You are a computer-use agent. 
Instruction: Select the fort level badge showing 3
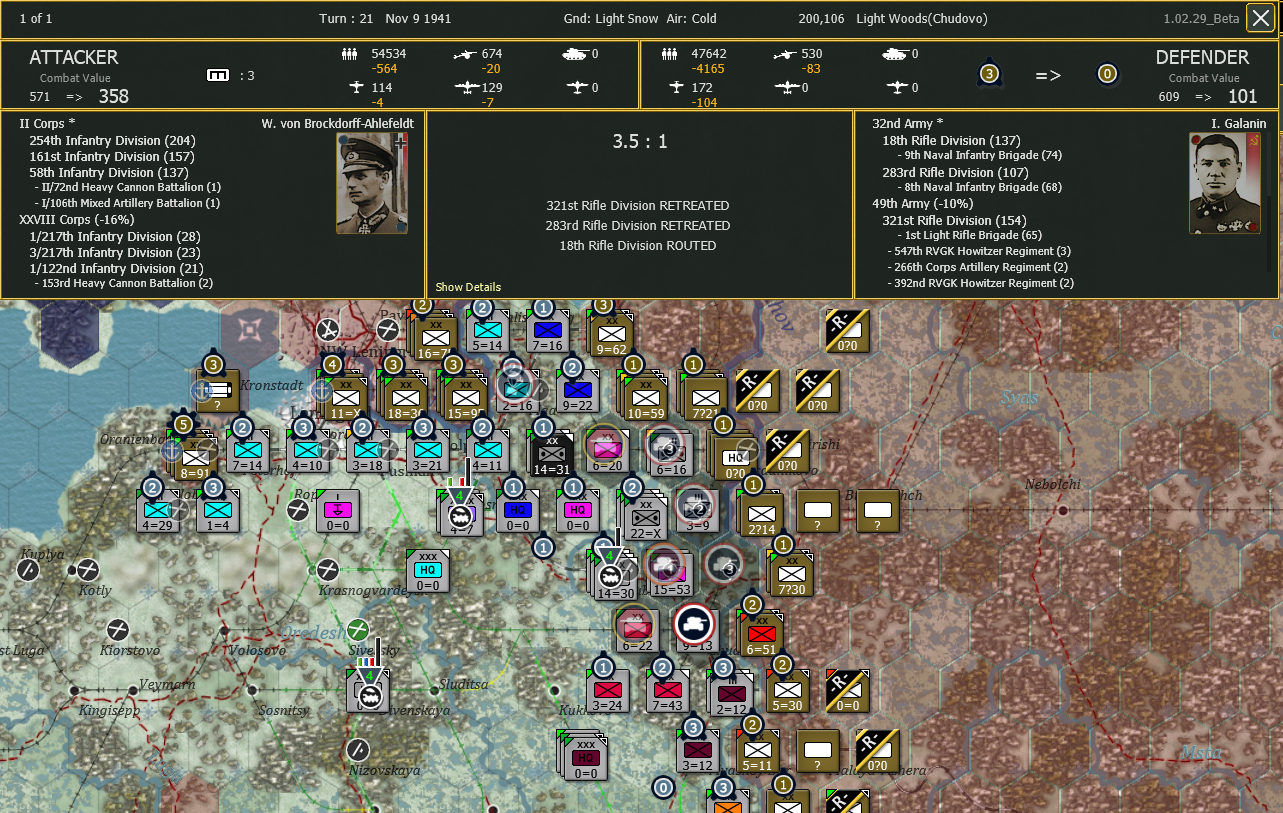[988, 73]
